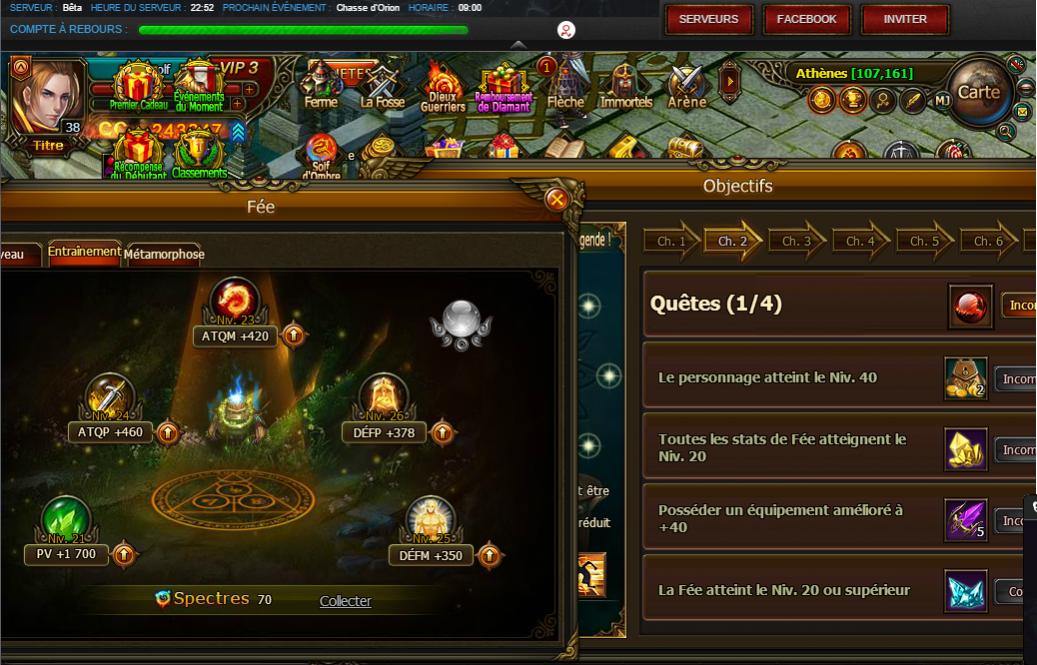Image resolution: width=1037 pixels, height=665 pixels.
Task: Open the Carte world map
Action: (977, 92)
